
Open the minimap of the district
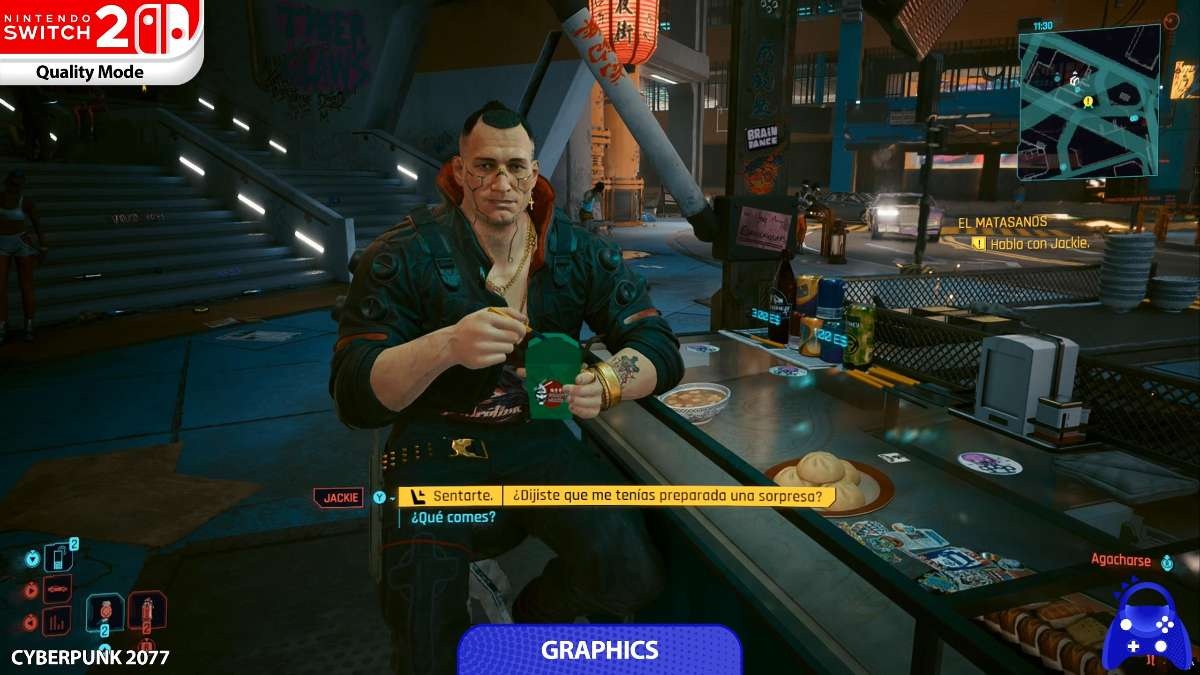[1088, 100]
